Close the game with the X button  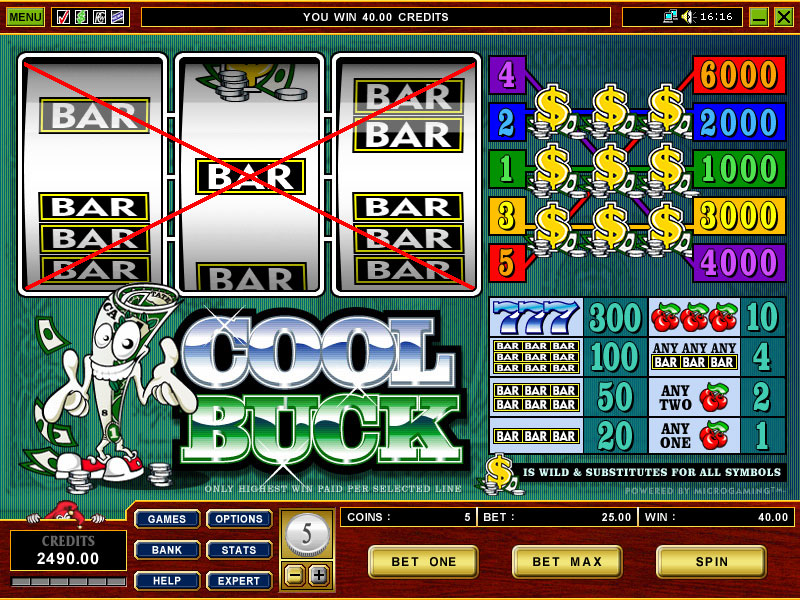click(x=783, y=17)
